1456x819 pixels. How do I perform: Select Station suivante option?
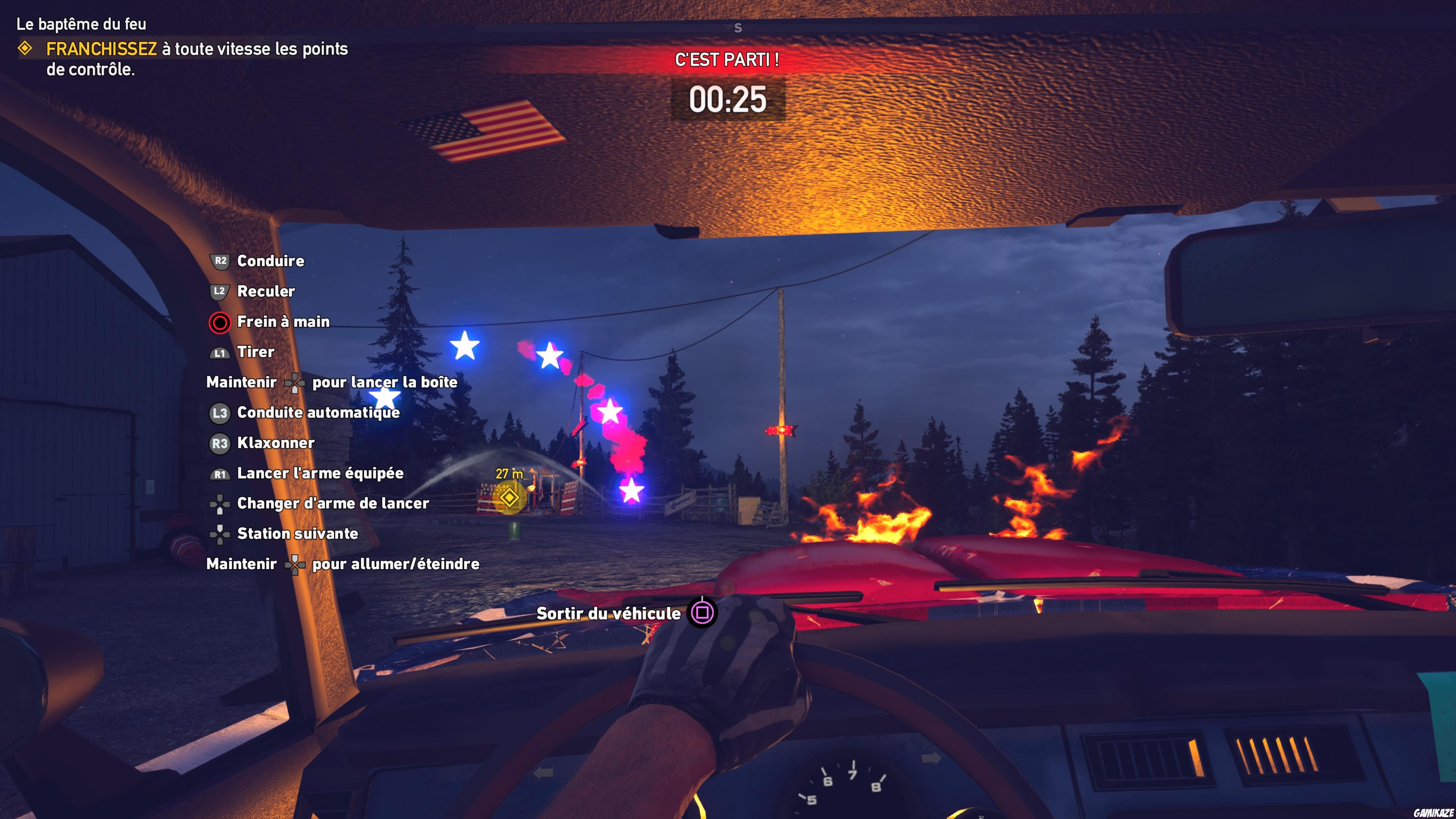[297, 533]
